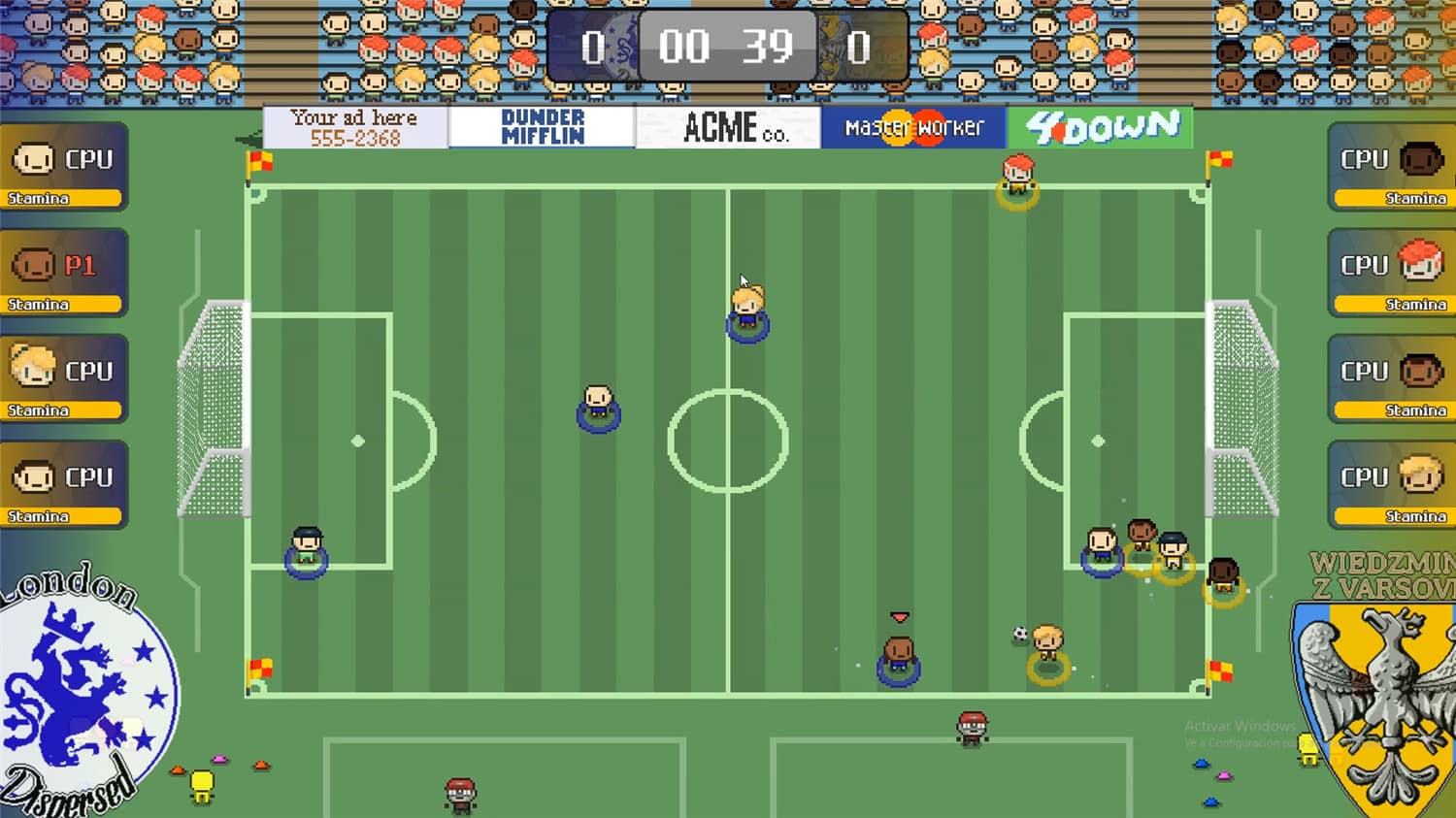Screen dimensions: 1456x818
Task: Click the top-left CPU player portrait
Action: coord(36,157)
